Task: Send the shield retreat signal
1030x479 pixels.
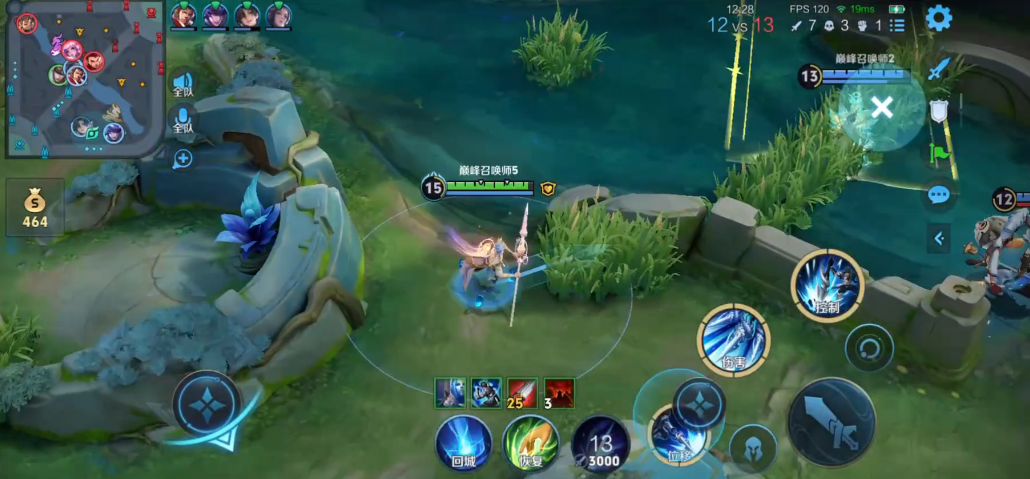Action: point(938,111)
